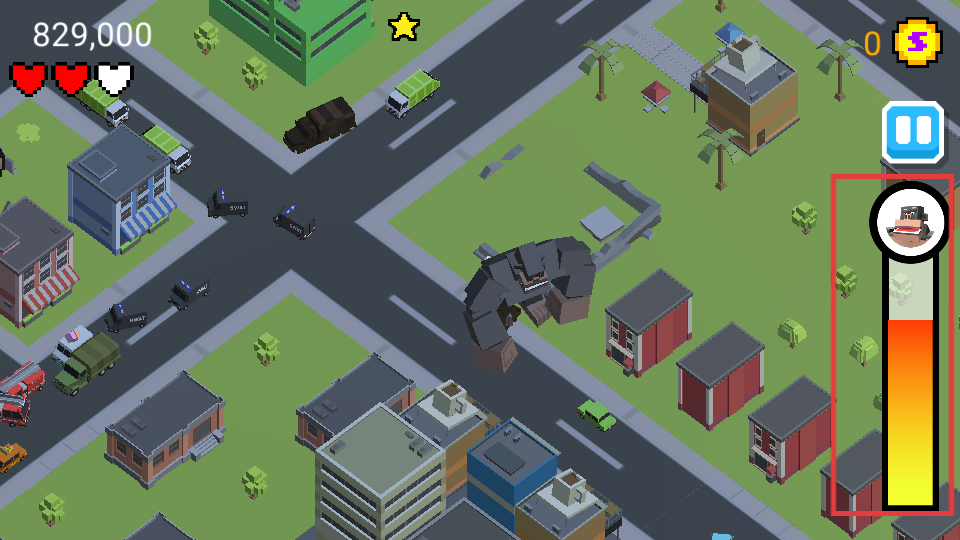The height and width of the screenshot is (540, 960).
Task: Pause the game with the blue button
Action: (x=912, y=132)
